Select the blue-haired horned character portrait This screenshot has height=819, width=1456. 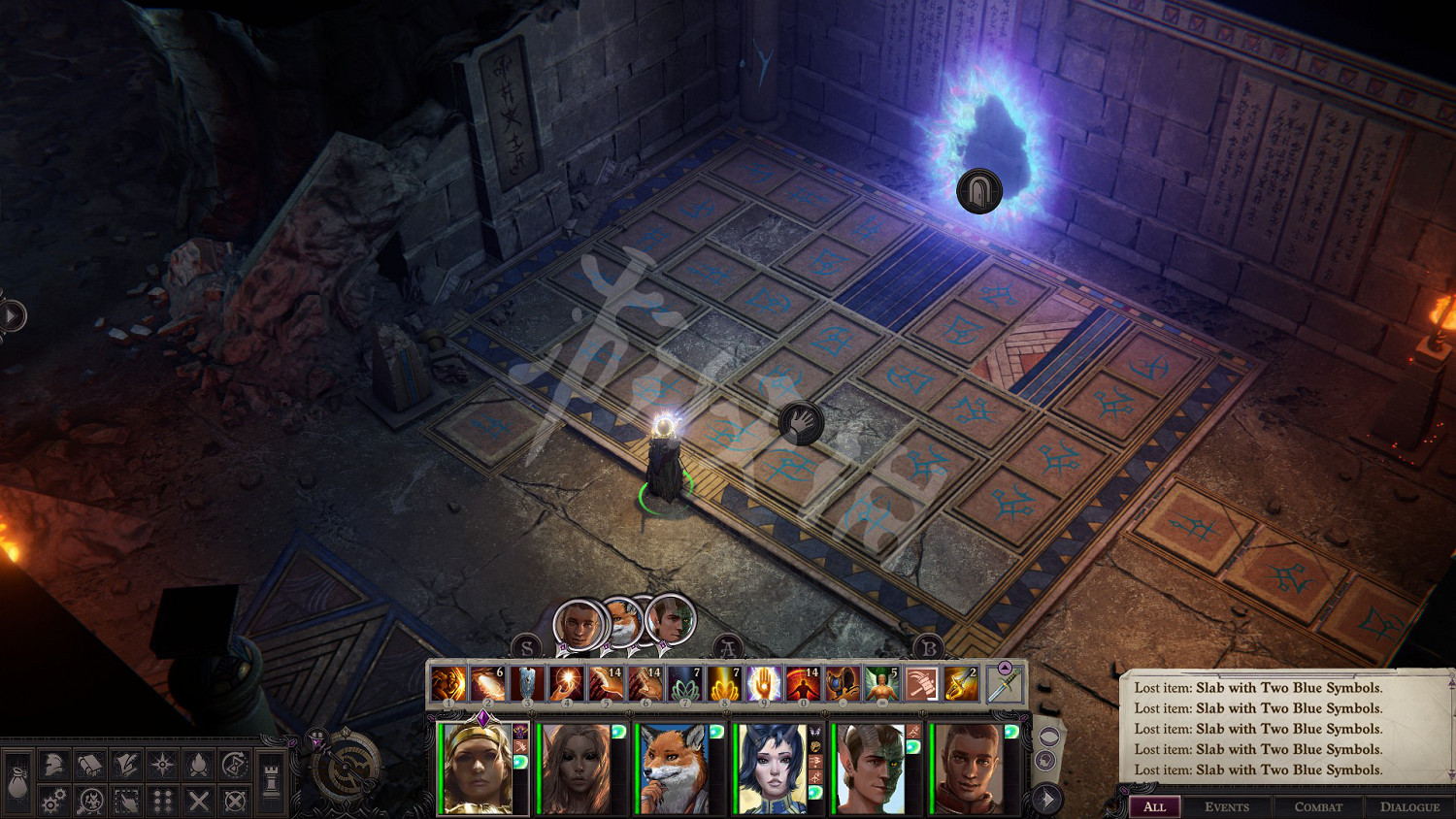pyautogui.click(x=771, y=768)
